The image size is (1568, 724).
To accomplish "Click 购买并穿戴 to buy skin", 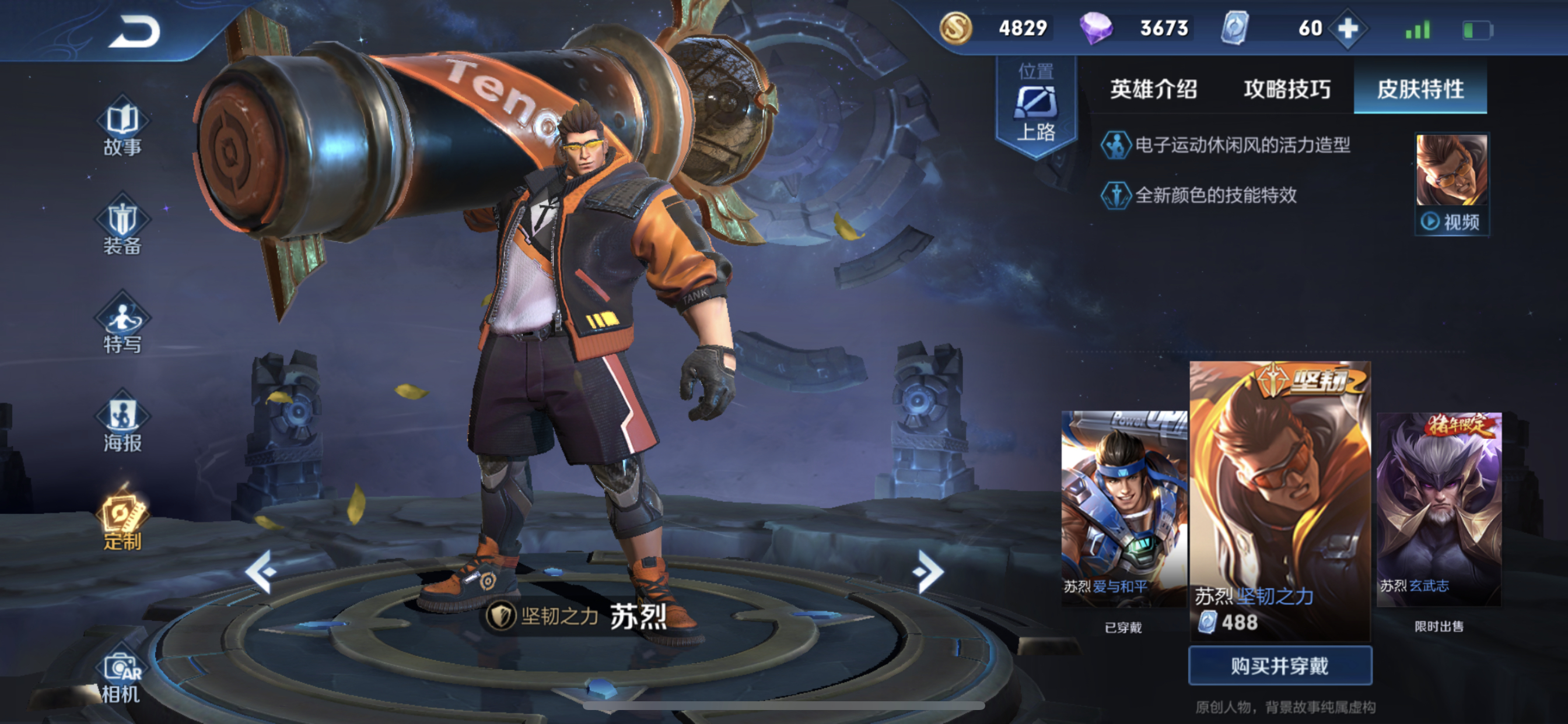I will 1280,666.
